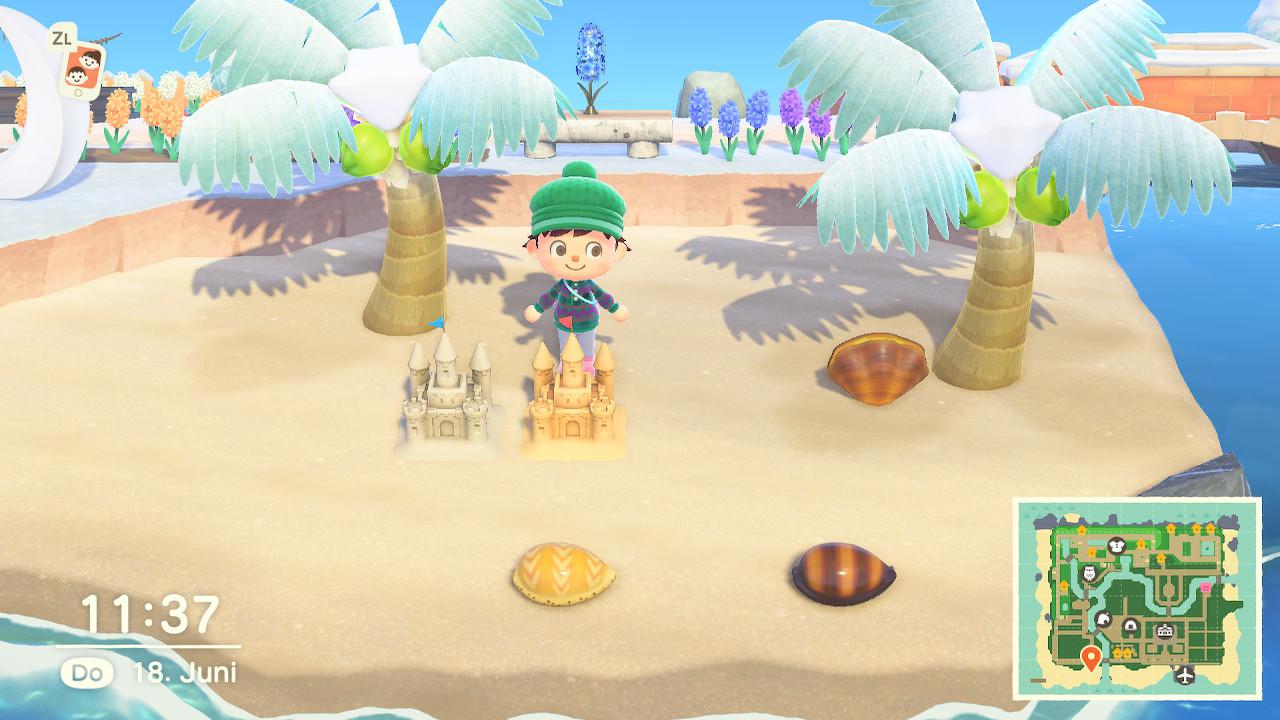Click a yellow villager house icon on the map
This screenshot has height=720, width=1280.
coord(1118,651)
